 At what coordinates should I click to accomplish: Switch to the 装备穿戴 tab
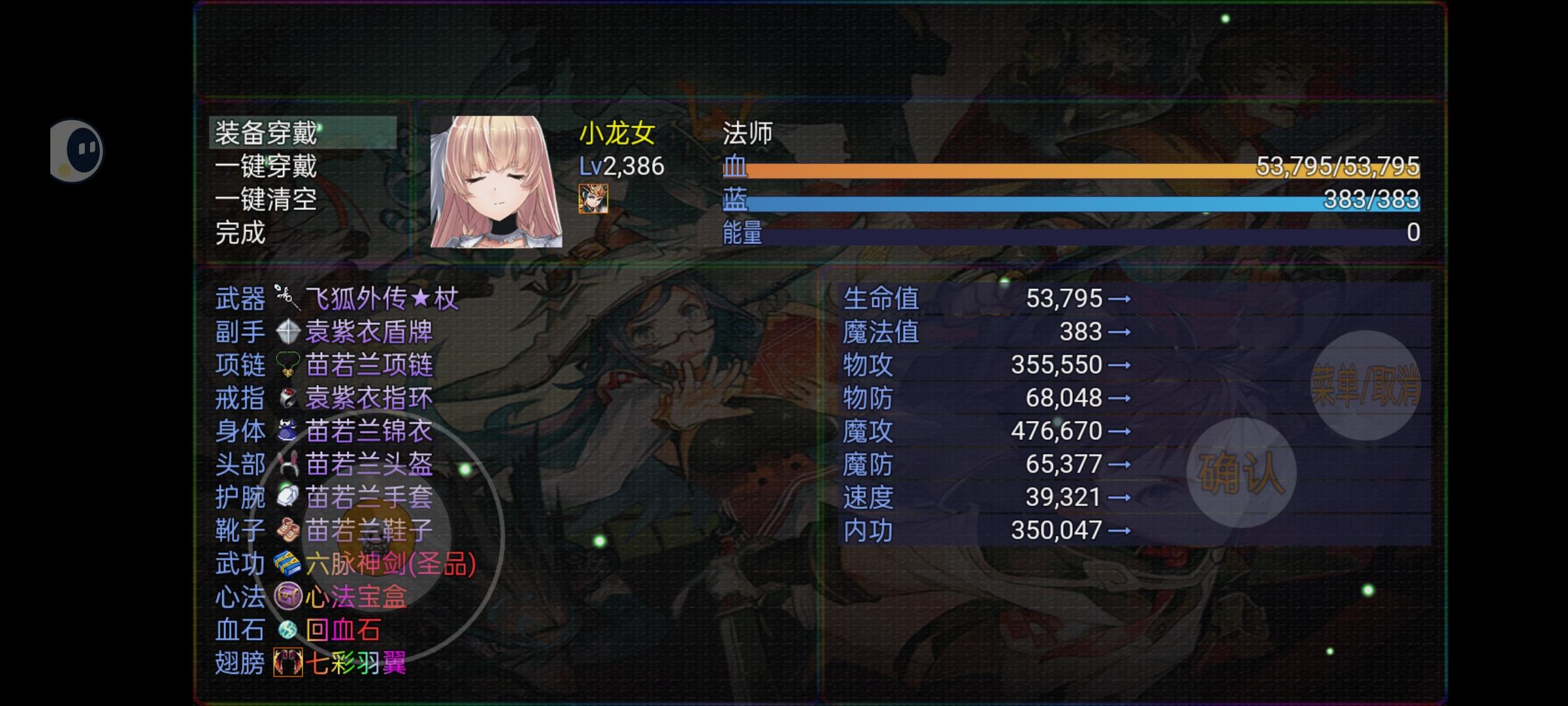click(265, 133)
